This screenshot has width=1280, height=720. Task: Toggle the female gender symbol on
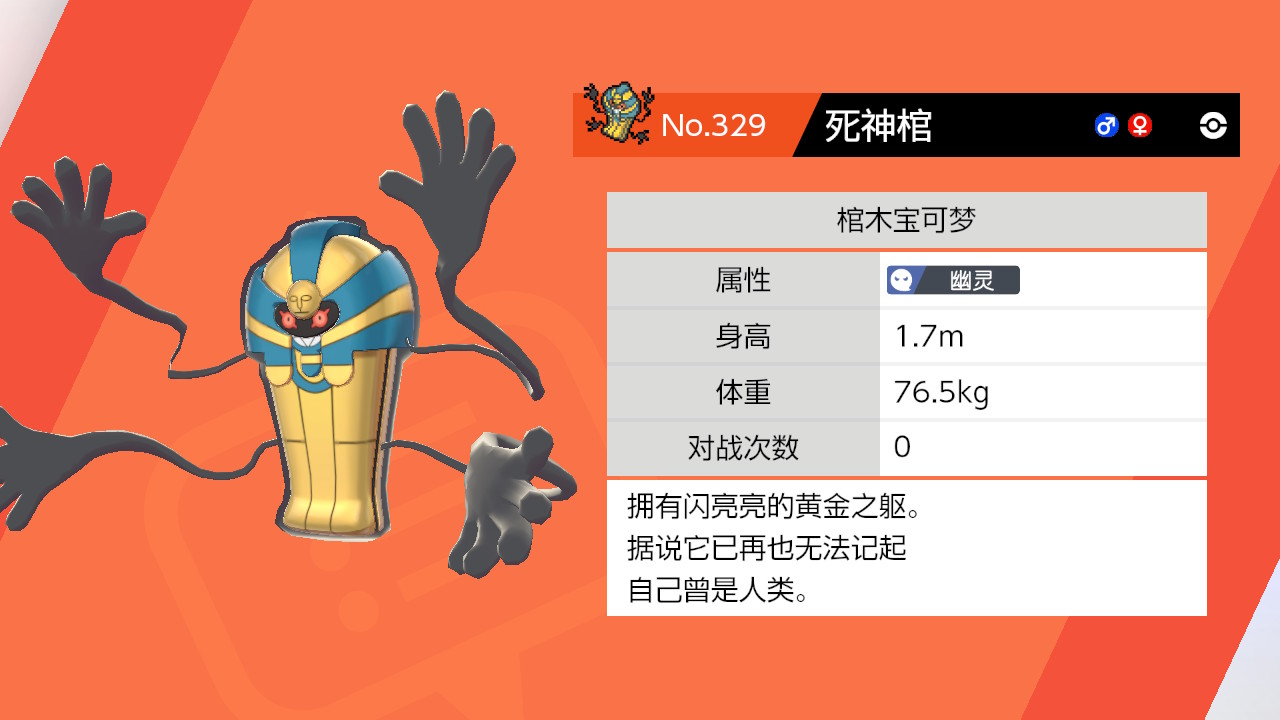[x=1140, y=126]
